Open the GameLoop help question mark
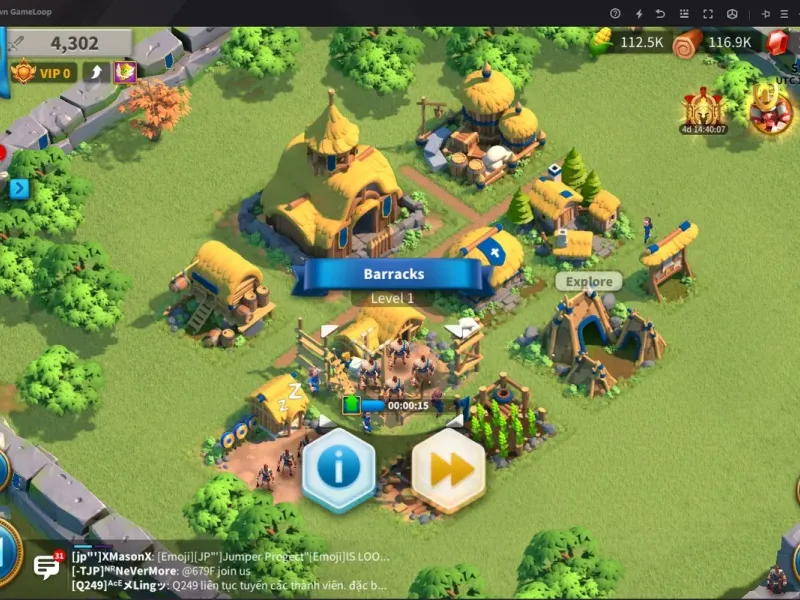 pos(615,13)
